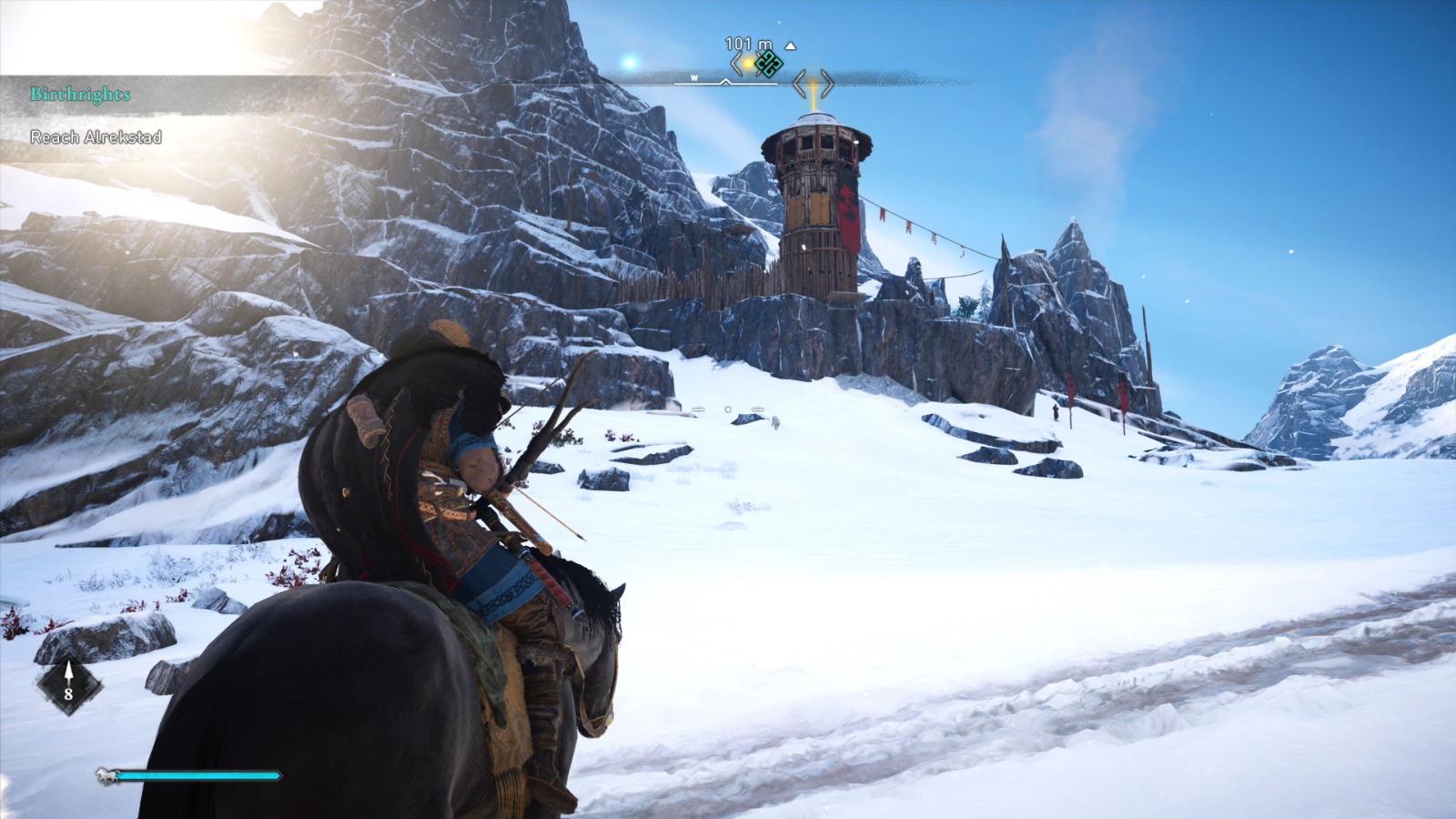1456x819 pixels.
Task: Click the upward arrow inside the power diamond
Action: coord(67,671)
